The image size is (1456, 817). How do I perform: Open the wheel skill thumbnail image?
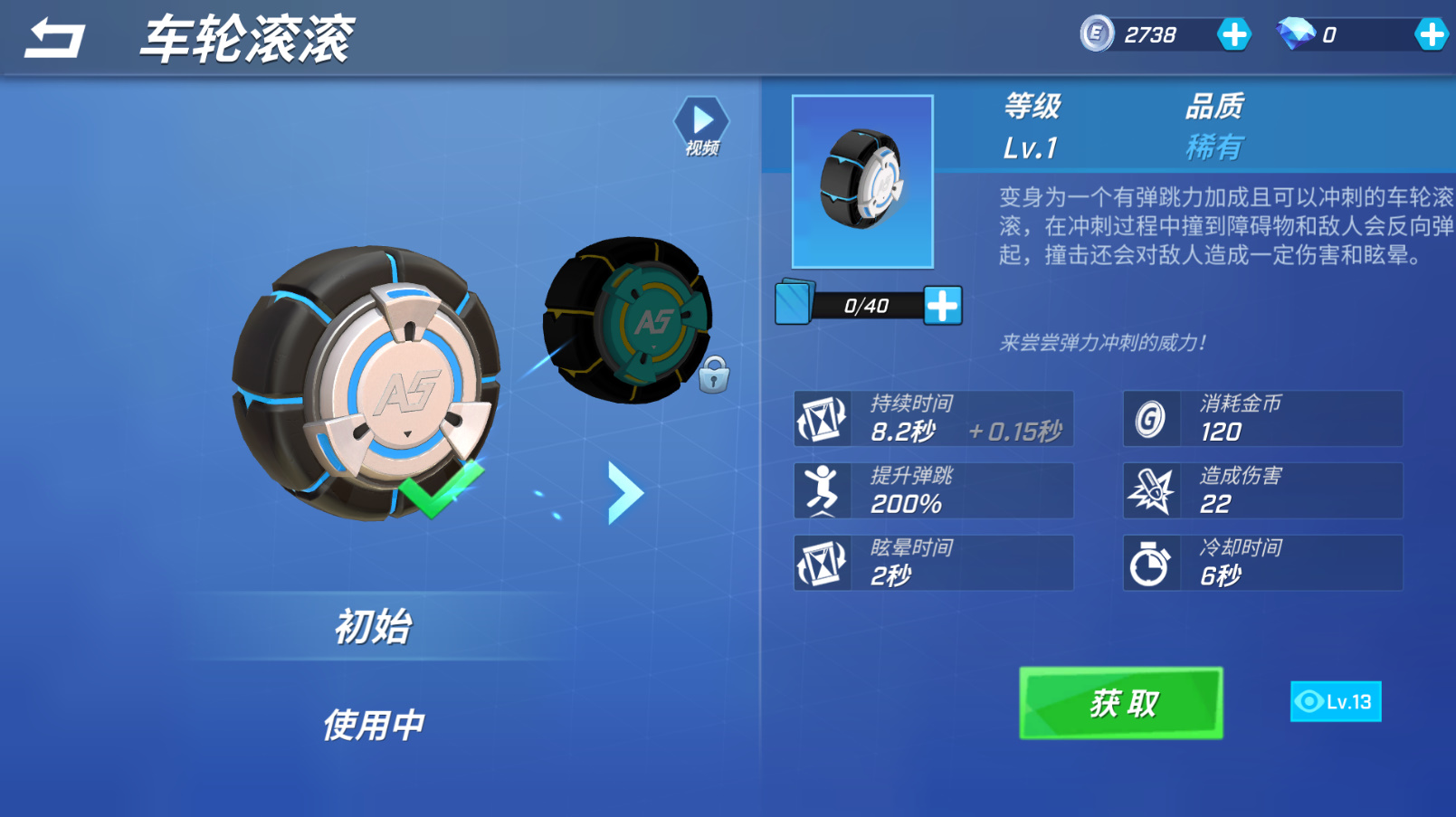pos(862,182)
